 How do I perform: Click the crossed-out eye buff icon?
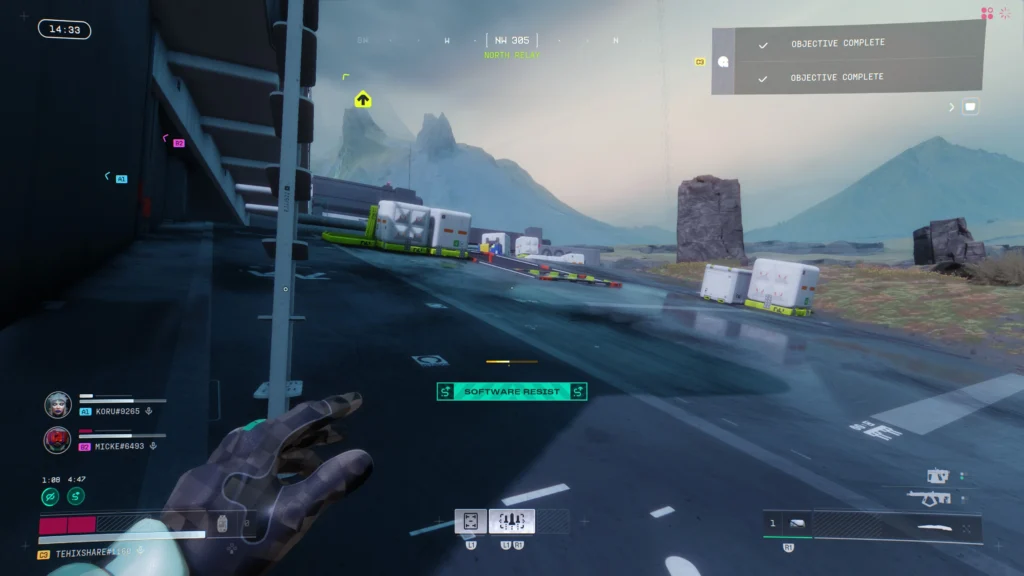50,496
